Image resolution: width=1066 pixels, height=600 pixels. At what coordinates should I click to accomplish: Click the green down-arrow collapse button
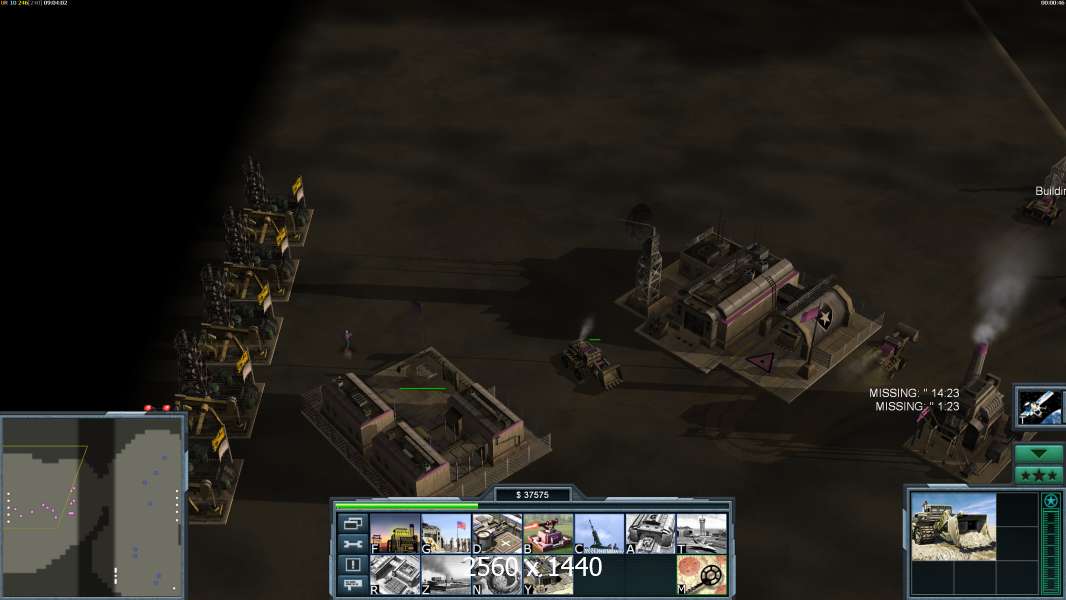(1039, 454)
